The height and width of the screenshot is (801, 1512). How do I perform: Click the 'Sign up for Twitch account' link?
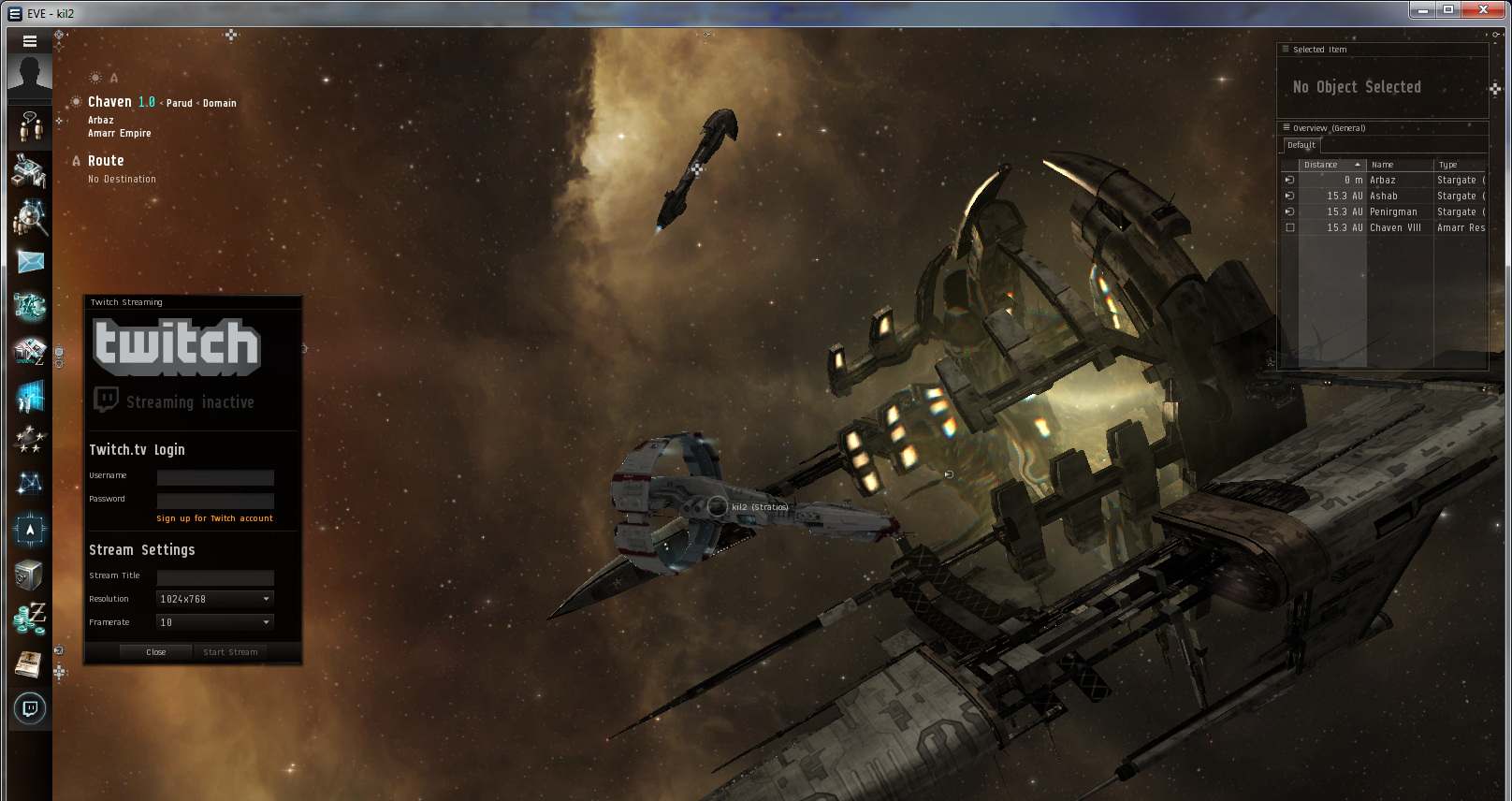[x=214, y=517]
